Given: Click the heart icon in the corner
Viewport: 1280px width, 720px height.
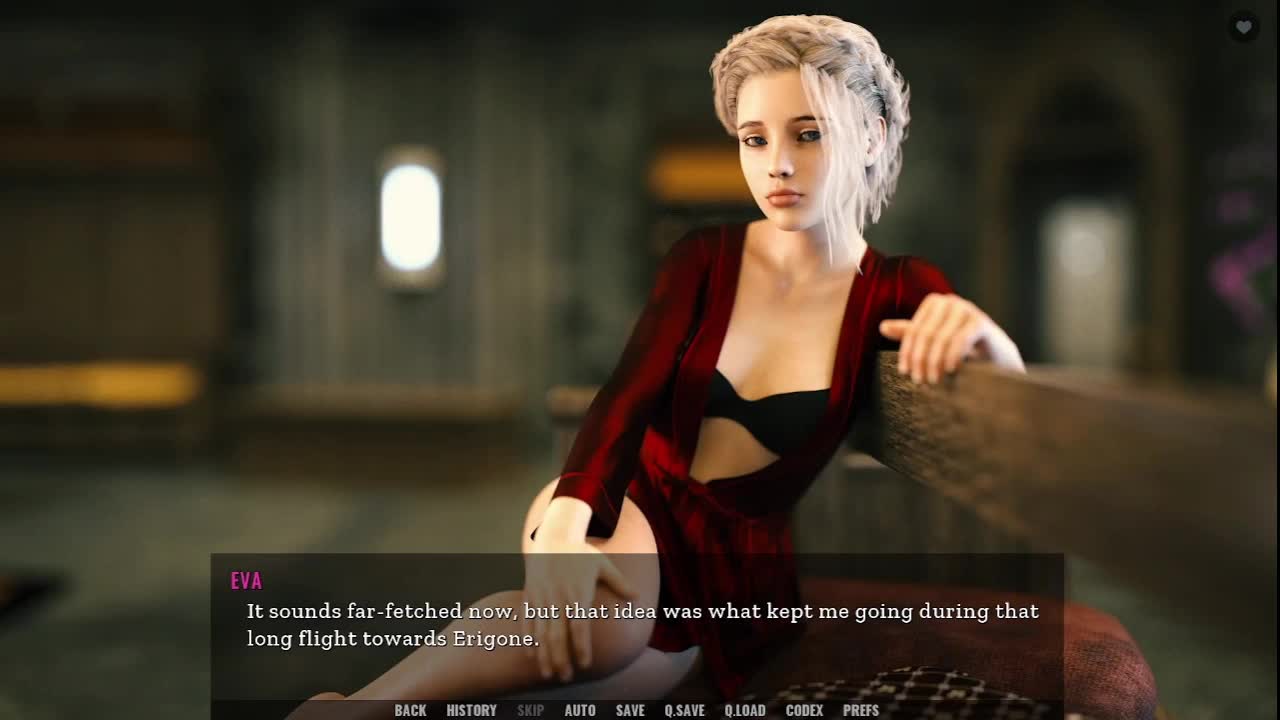Looking at the screenshot, I should click(1243, 27).
